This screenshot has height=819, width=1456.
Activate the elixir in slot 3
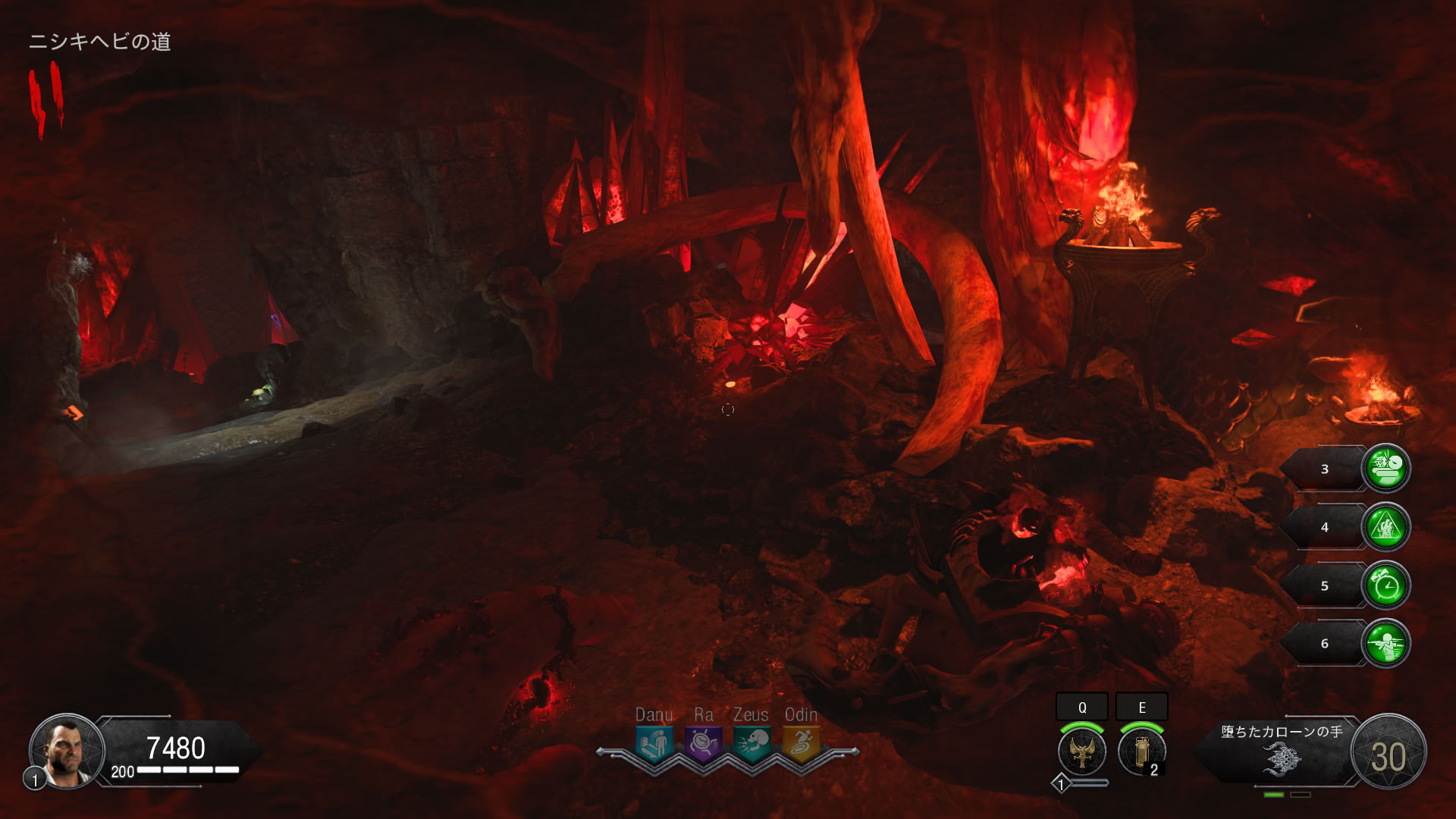(1386, 469)
